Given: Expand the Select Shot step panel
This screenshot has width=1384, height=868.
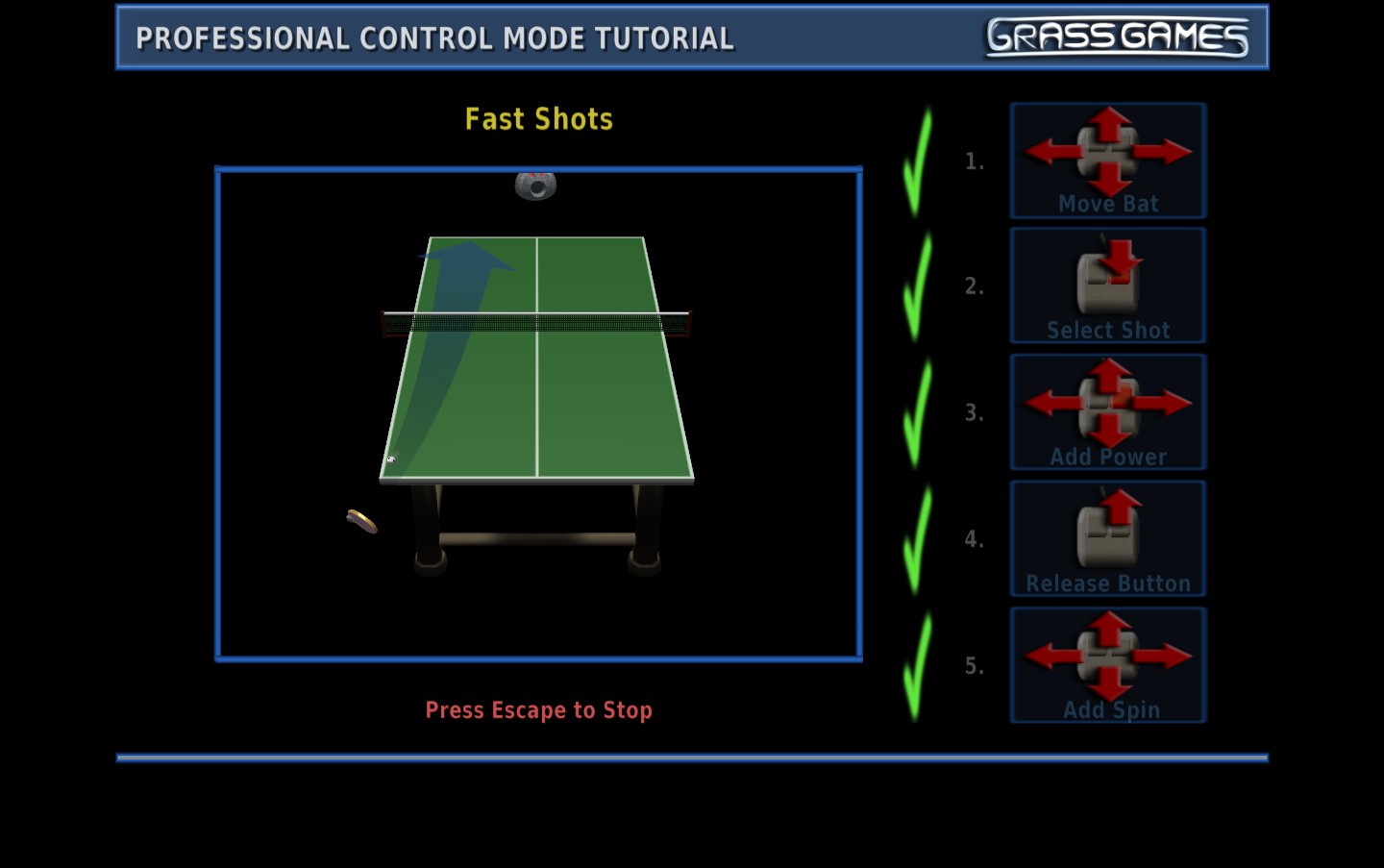Looking at the screenshot, I should pyautogui.click(x=1107, y=285).
